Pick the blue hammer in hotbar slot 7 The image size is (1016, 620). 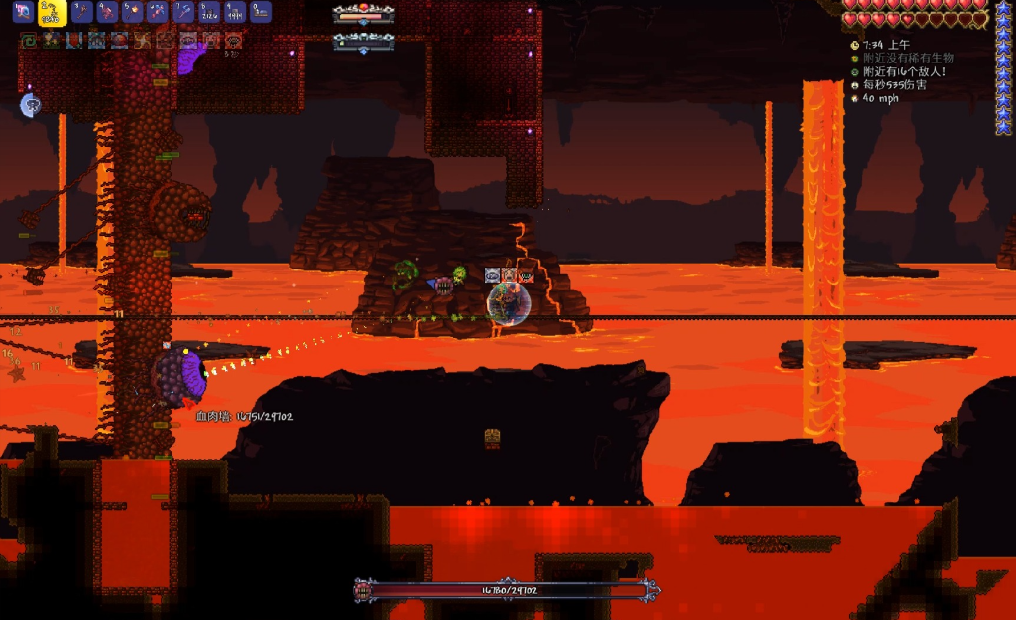point(183,12)
